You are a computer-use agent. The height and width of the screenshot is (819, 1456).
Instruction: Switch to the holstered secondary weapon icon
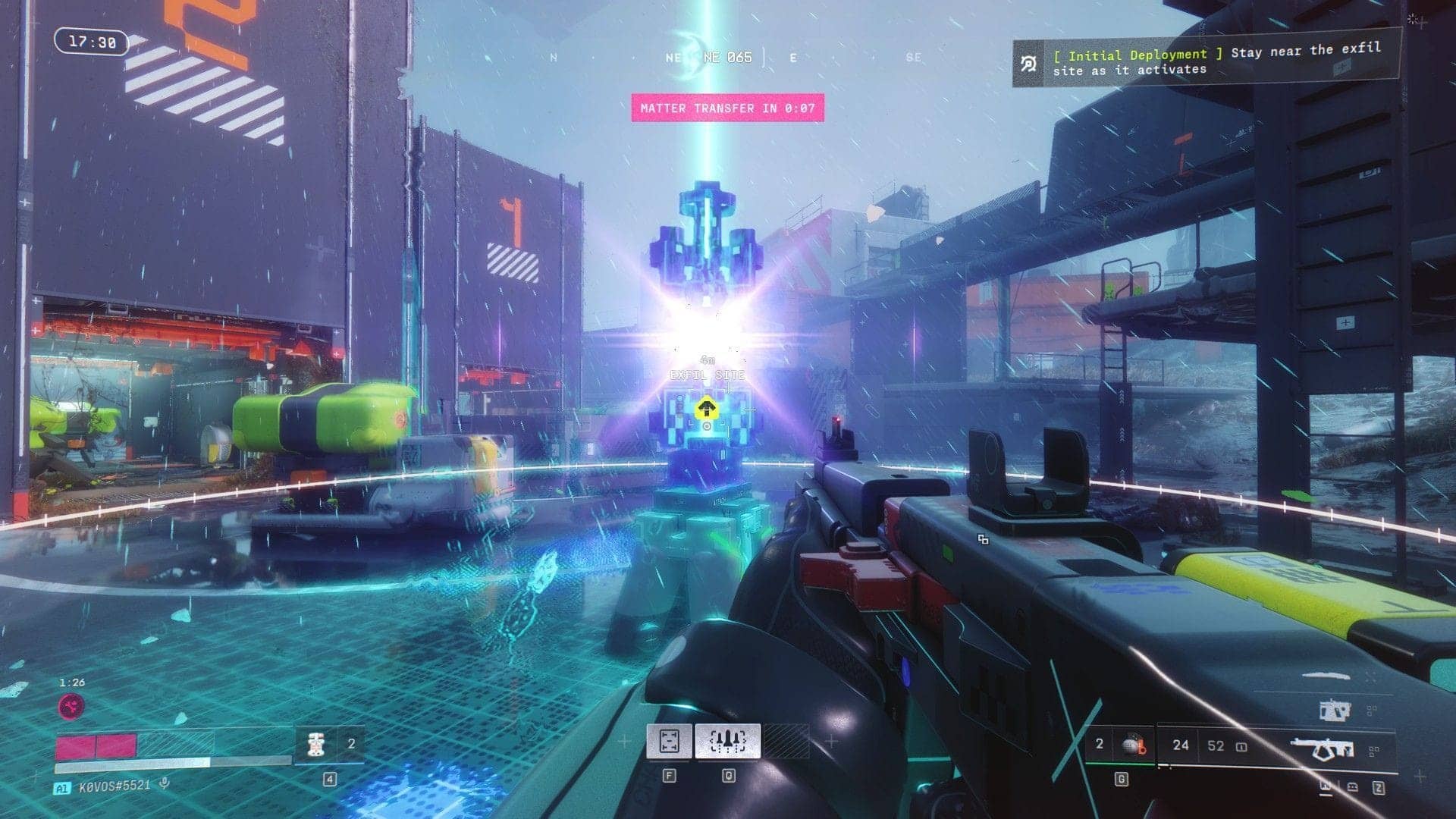coord(1335,711)
